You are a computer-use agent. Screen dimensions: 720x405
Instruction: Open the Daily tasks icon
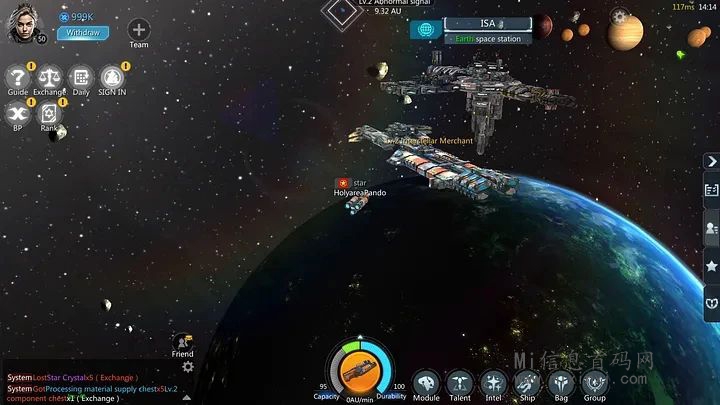81,76
